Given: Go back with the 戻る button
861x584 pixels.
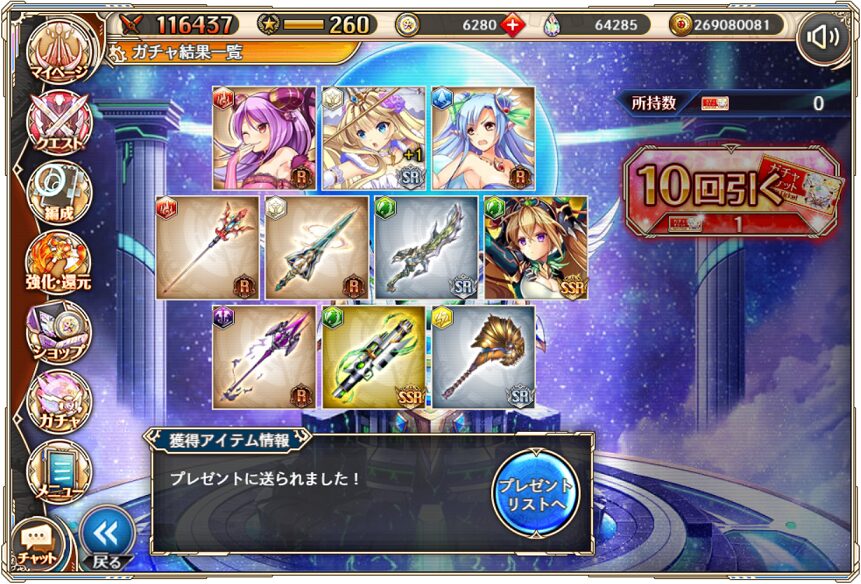Looking at the screenshot, I should click(106, 540).
